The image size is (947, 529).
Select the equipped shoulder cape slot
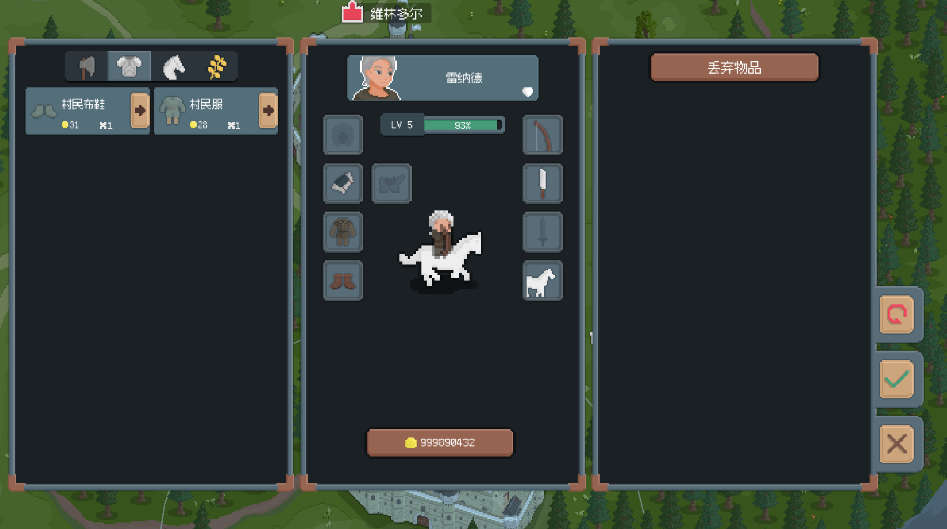(x=343, y=183)
